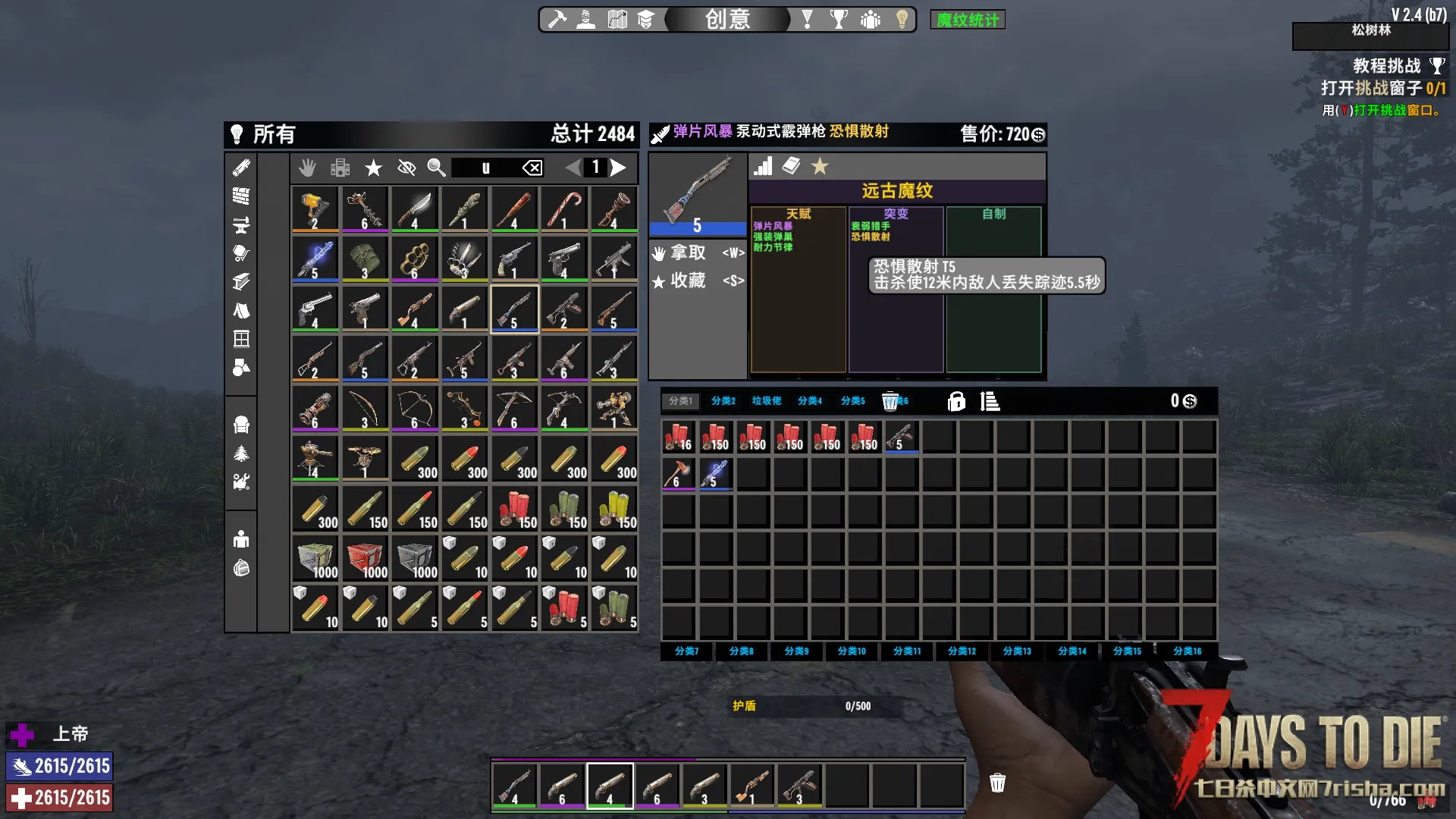
Task: Pick the red ammo crate 1000
Action: click(365, 558)
